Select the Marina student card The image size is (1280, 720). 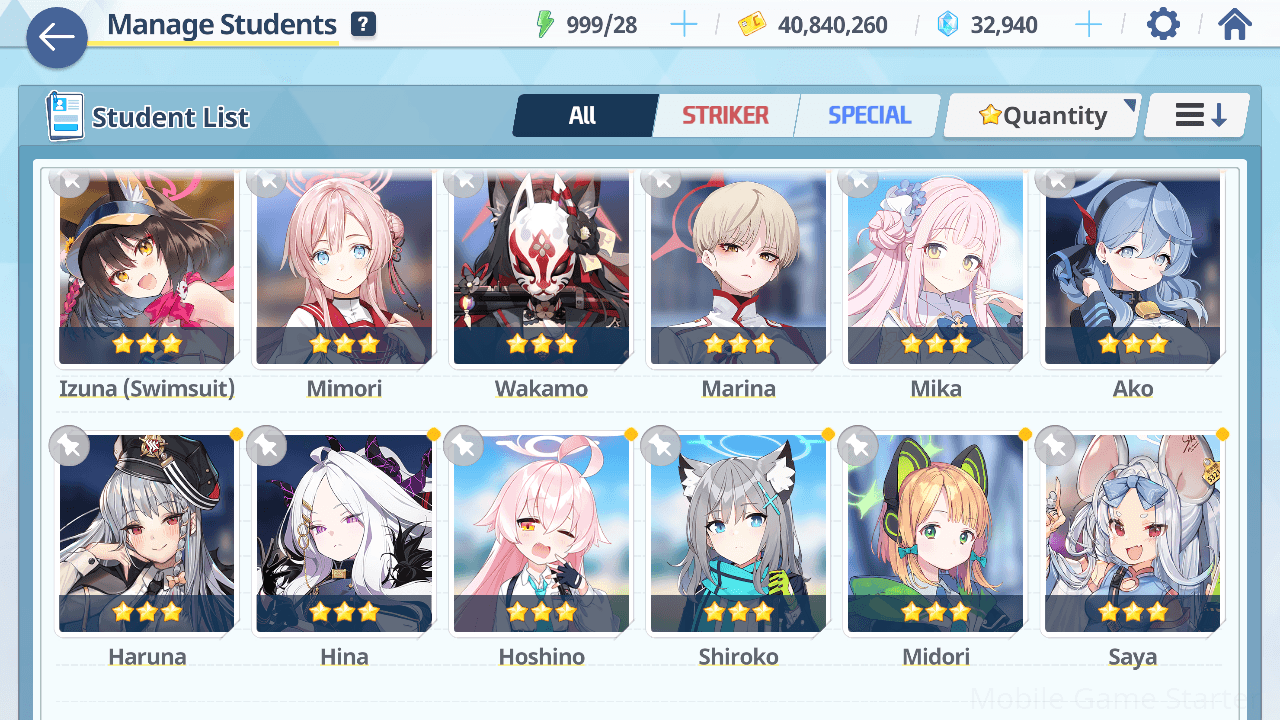738,270
